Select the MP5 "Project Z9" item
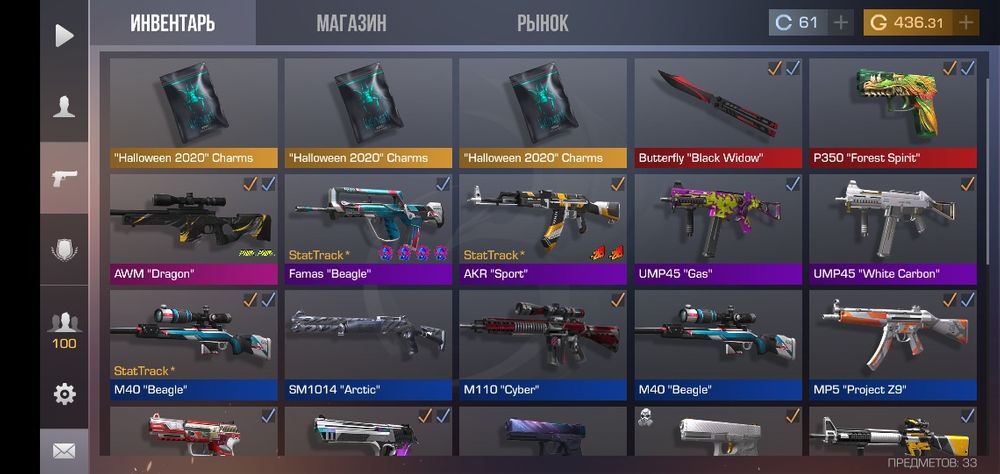The width and height of the screenshot is (1000, 474). click(x=892, y=344)
